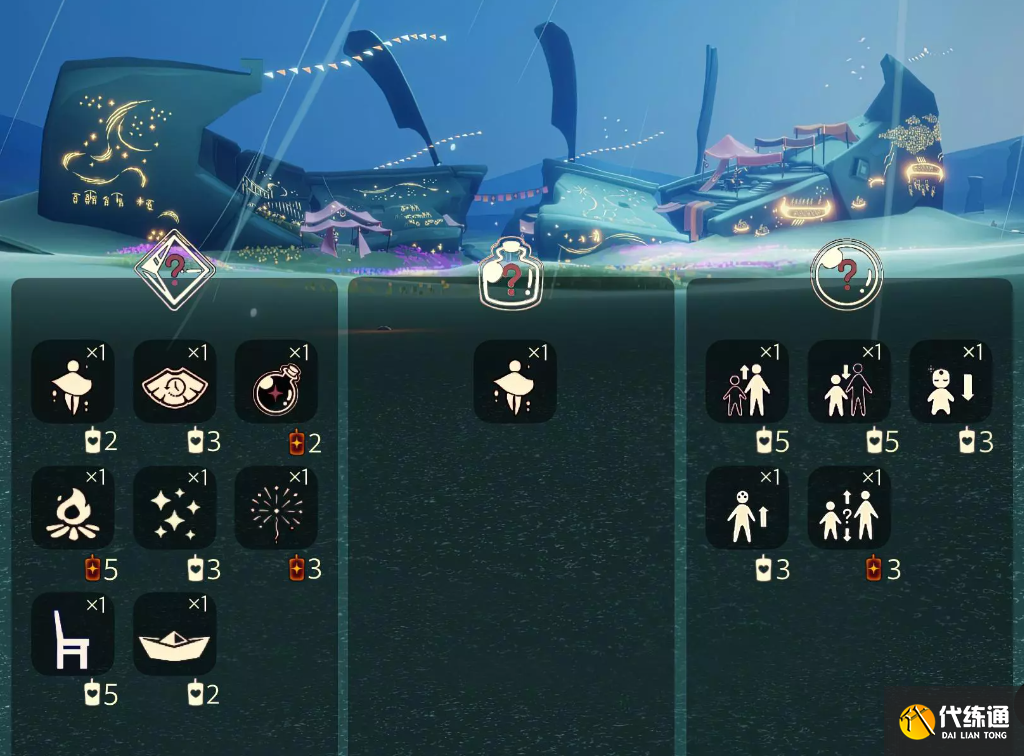Screen dimensions: 1024x756
Task: Pick the single figure shrink spell
Action: pos(950,382)
